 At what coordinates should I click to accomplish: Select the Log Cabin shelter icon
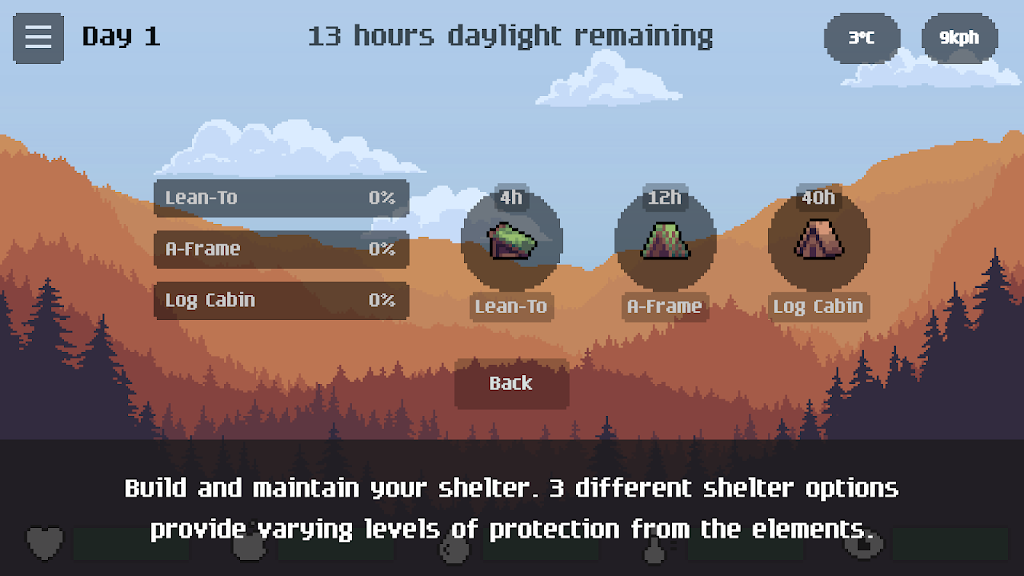click(818, 241)
